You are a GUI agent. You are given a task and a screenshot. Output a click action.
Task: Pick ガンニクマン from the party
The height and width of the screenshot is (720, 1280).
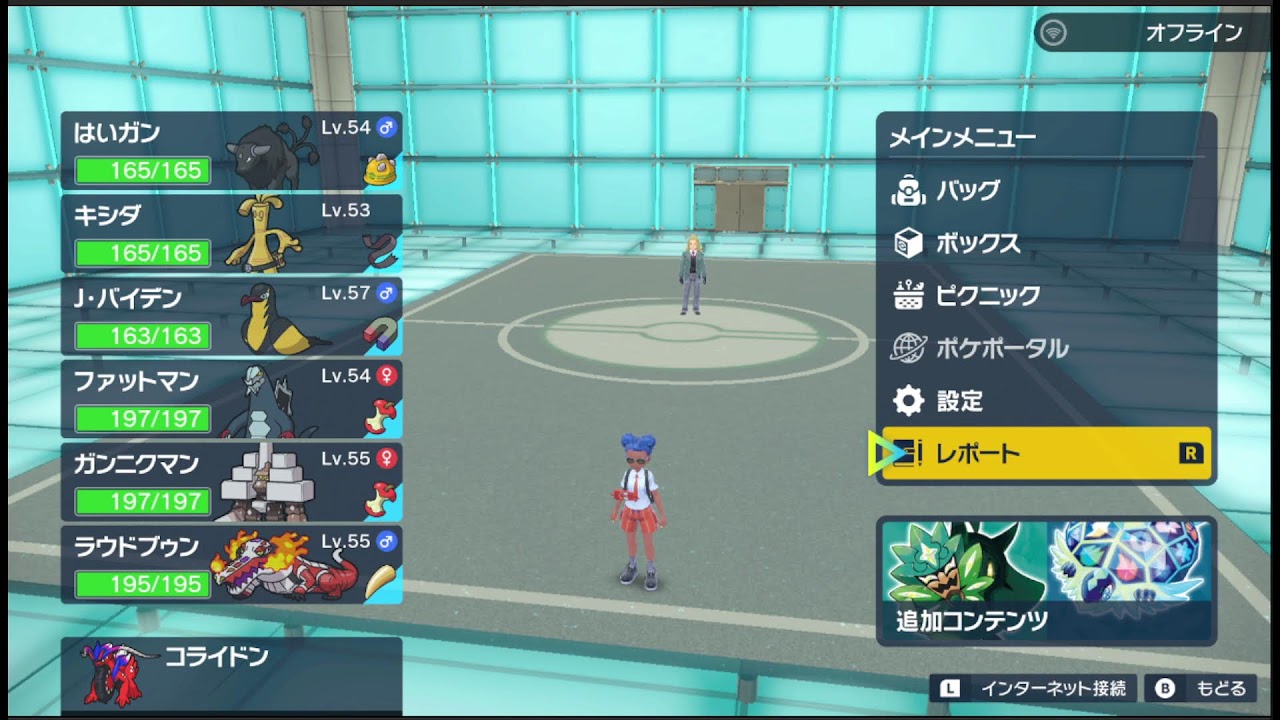click(x=231, y=483)
